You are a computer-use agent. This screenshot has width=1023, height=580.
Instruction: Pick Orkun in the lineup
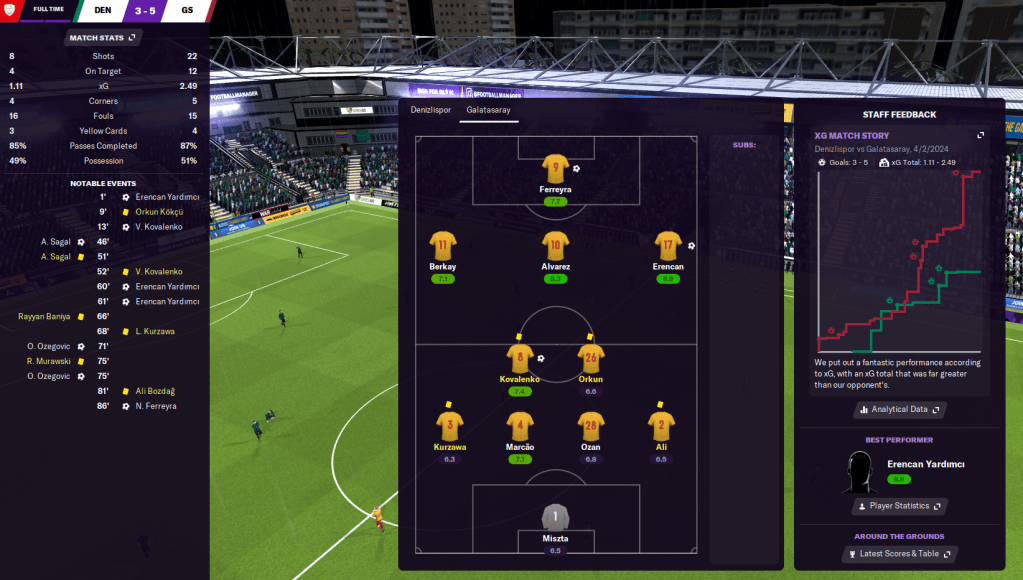coord(590,358)
